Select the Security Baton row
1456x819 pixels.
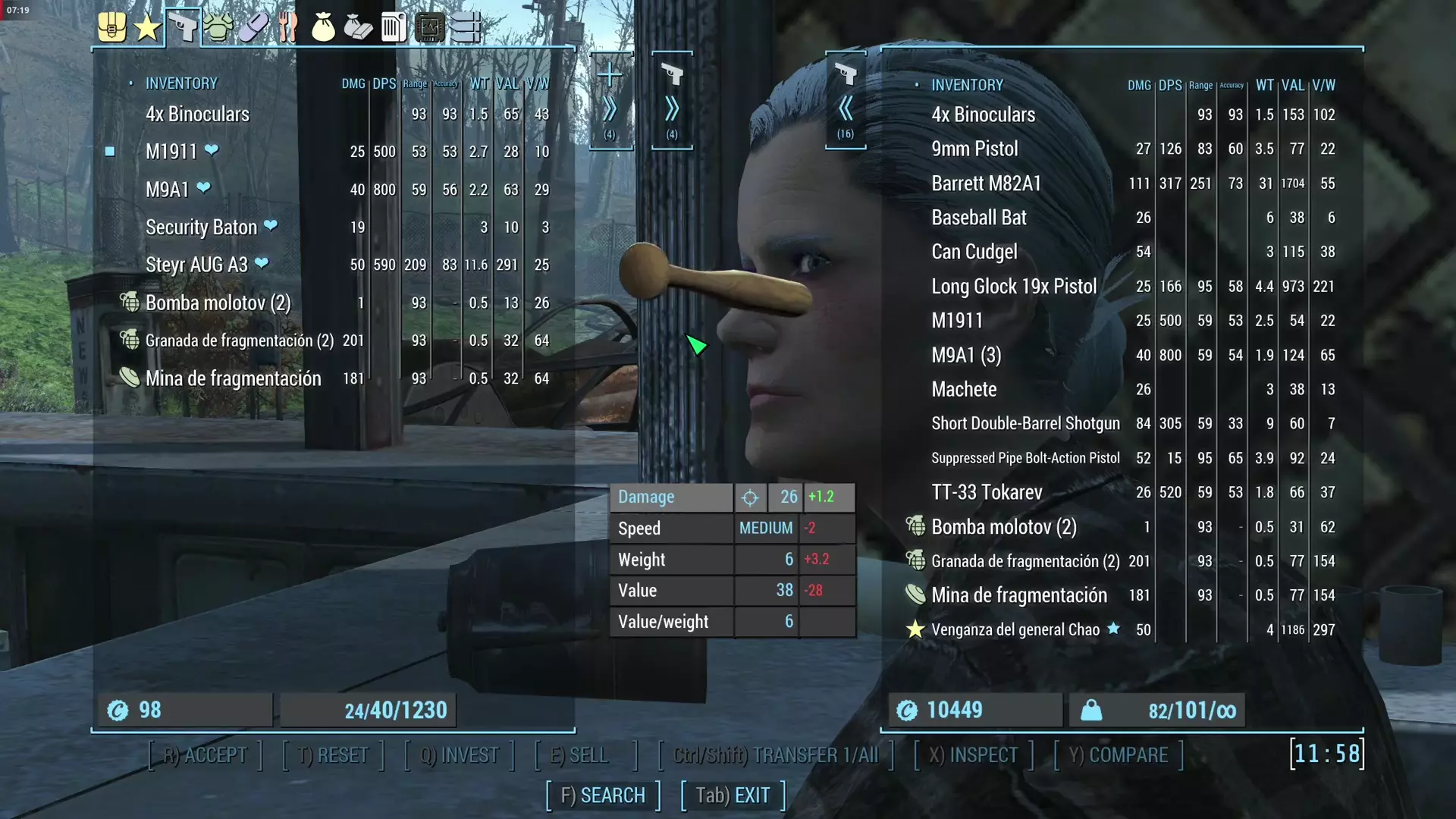coord(201,227)
